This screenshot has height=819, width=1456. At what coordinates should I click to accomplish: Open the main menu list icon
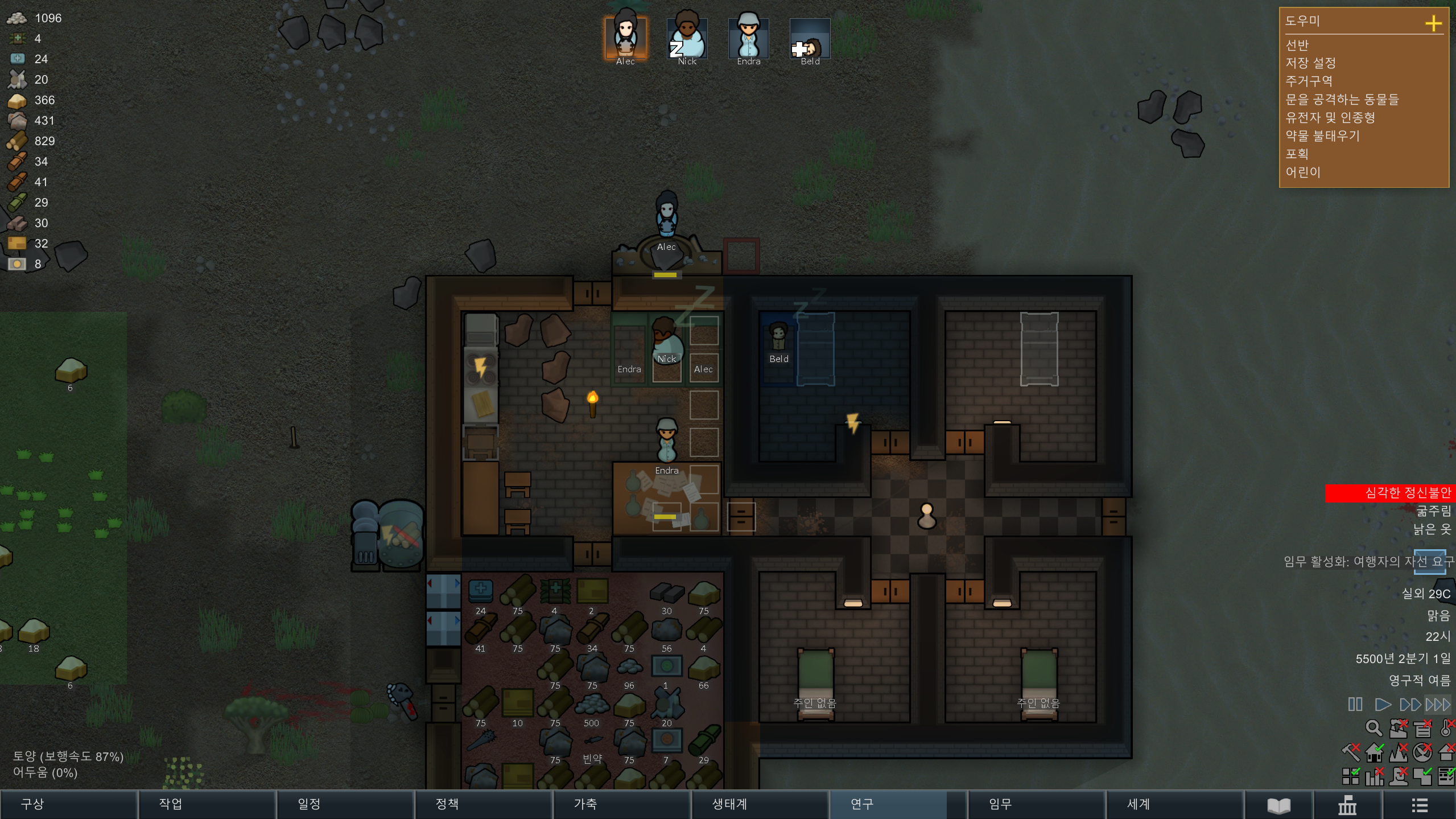pyautogui.click(x=1419, y=805)
